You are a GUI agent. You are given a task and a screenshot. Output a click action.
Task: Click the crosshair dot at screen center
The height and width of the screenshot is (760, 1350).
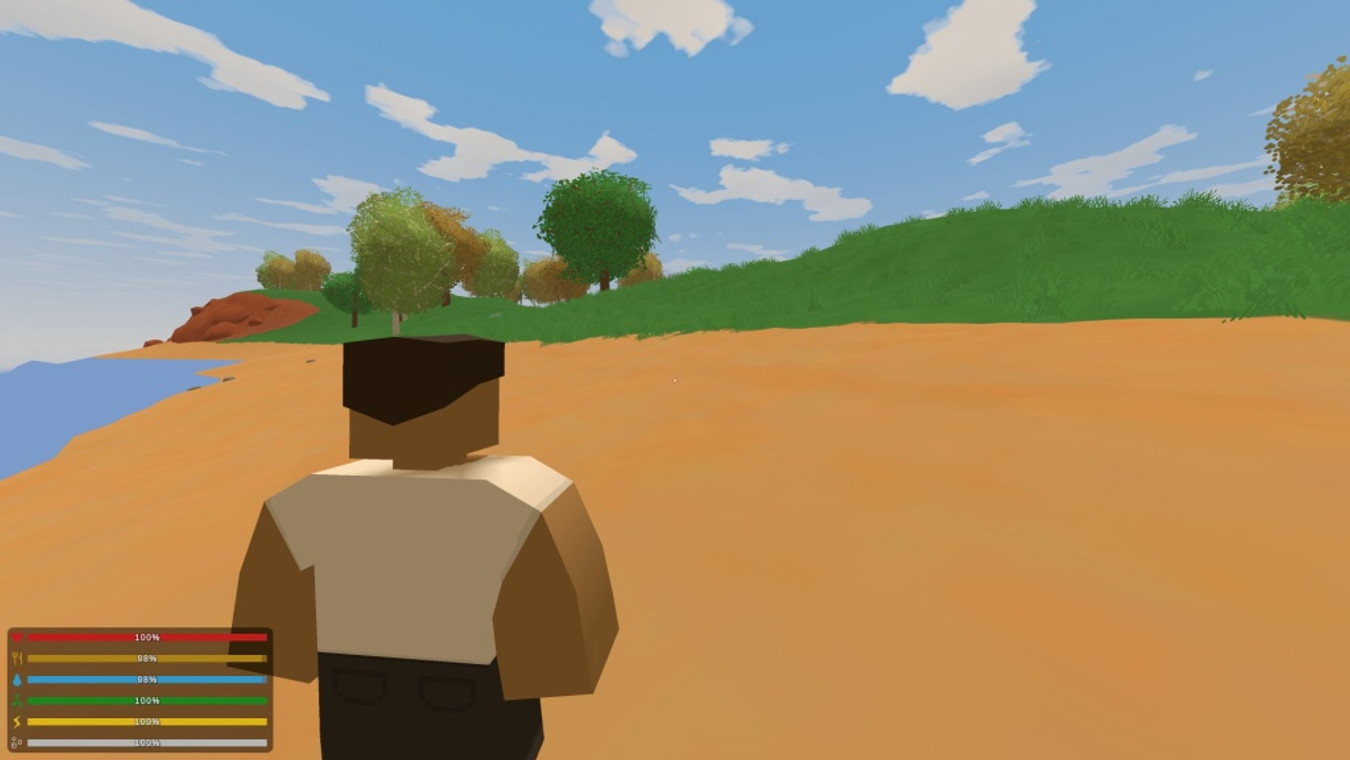676,379
